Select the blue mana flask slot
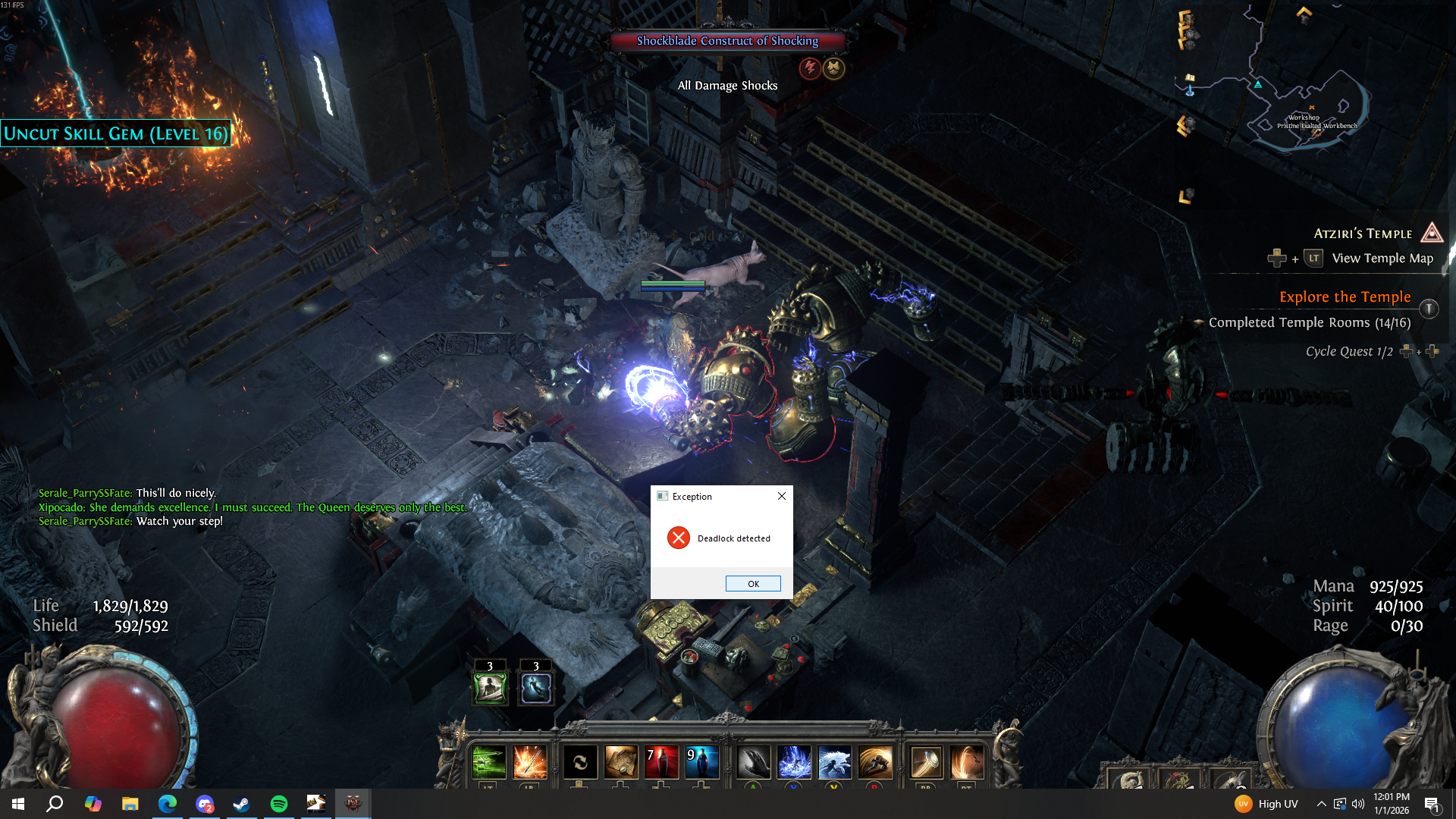1456x819 pixels. (x=701, y=761)
